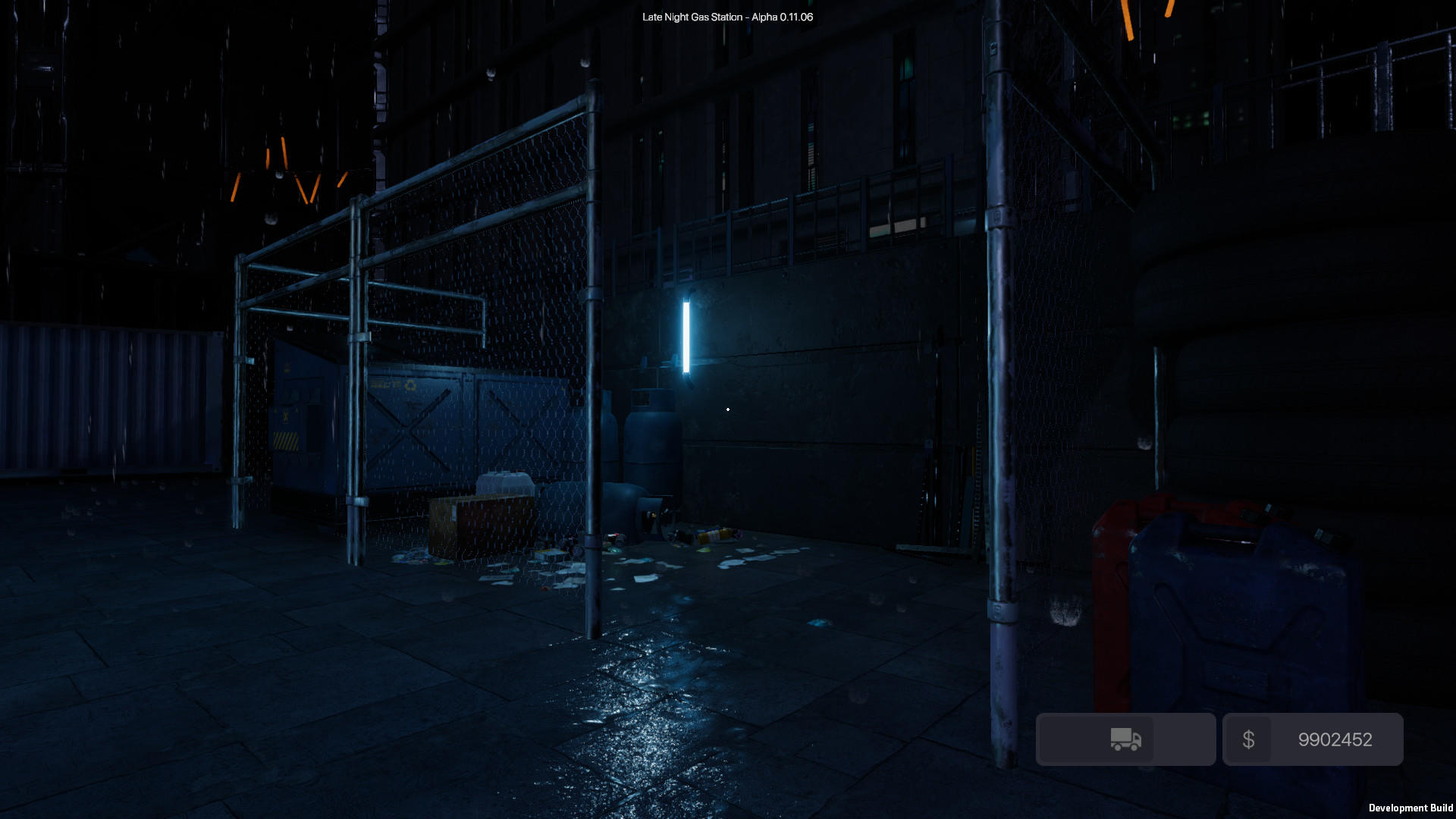
Task: Open the delivery panel via the truck button
Action: pos(1125,739)
